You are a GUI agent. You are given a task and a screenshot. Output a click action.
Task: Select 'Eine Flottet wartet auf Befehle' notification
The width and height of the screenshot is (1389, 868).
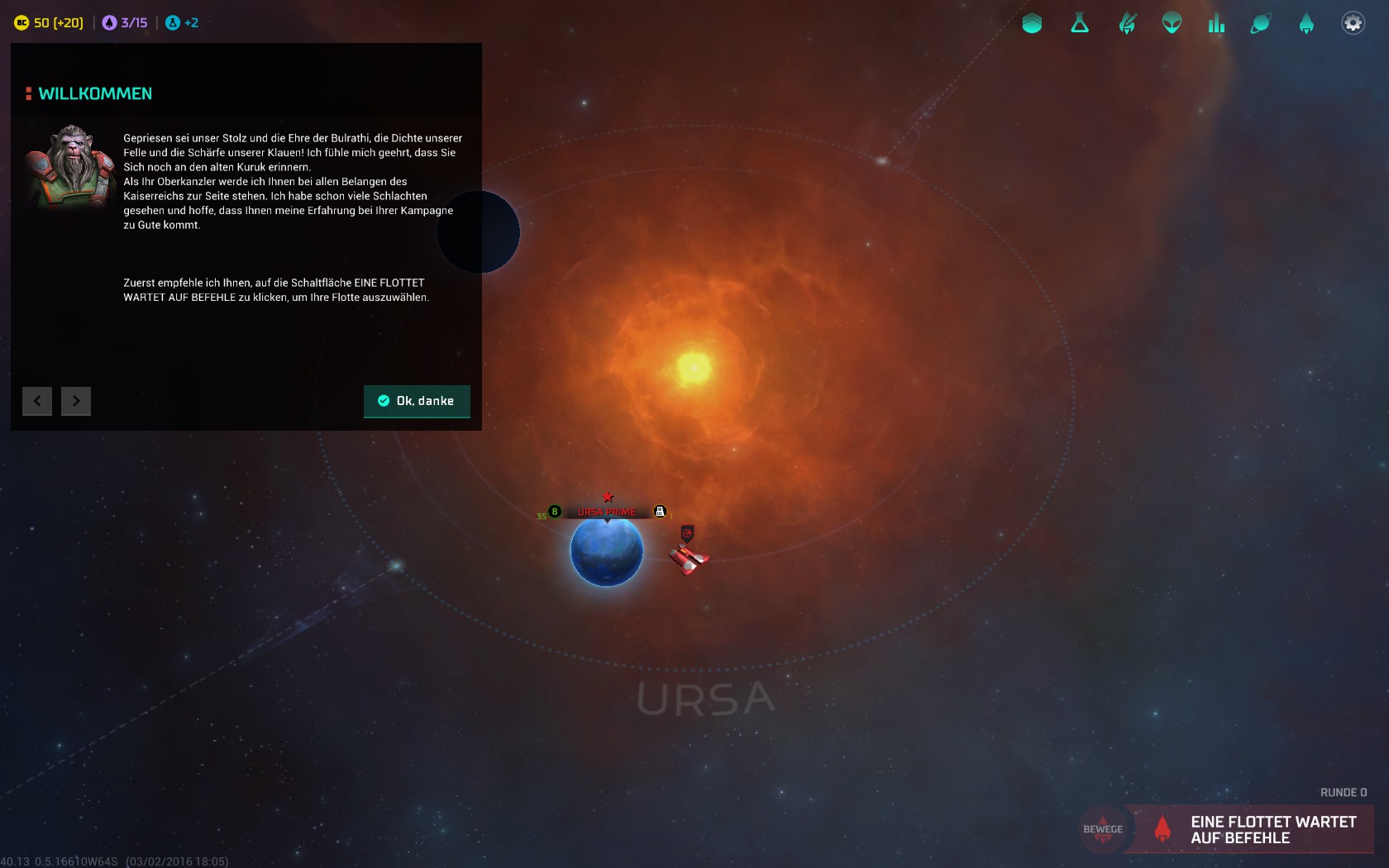[x=1257, y=829]
